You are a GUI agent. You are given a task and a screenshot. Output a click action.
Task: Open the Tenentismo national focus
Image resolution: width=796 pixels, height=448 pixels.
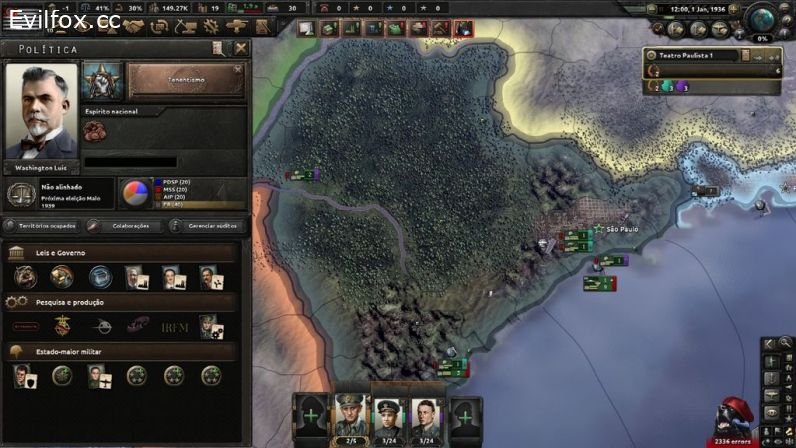coord(187,82)
